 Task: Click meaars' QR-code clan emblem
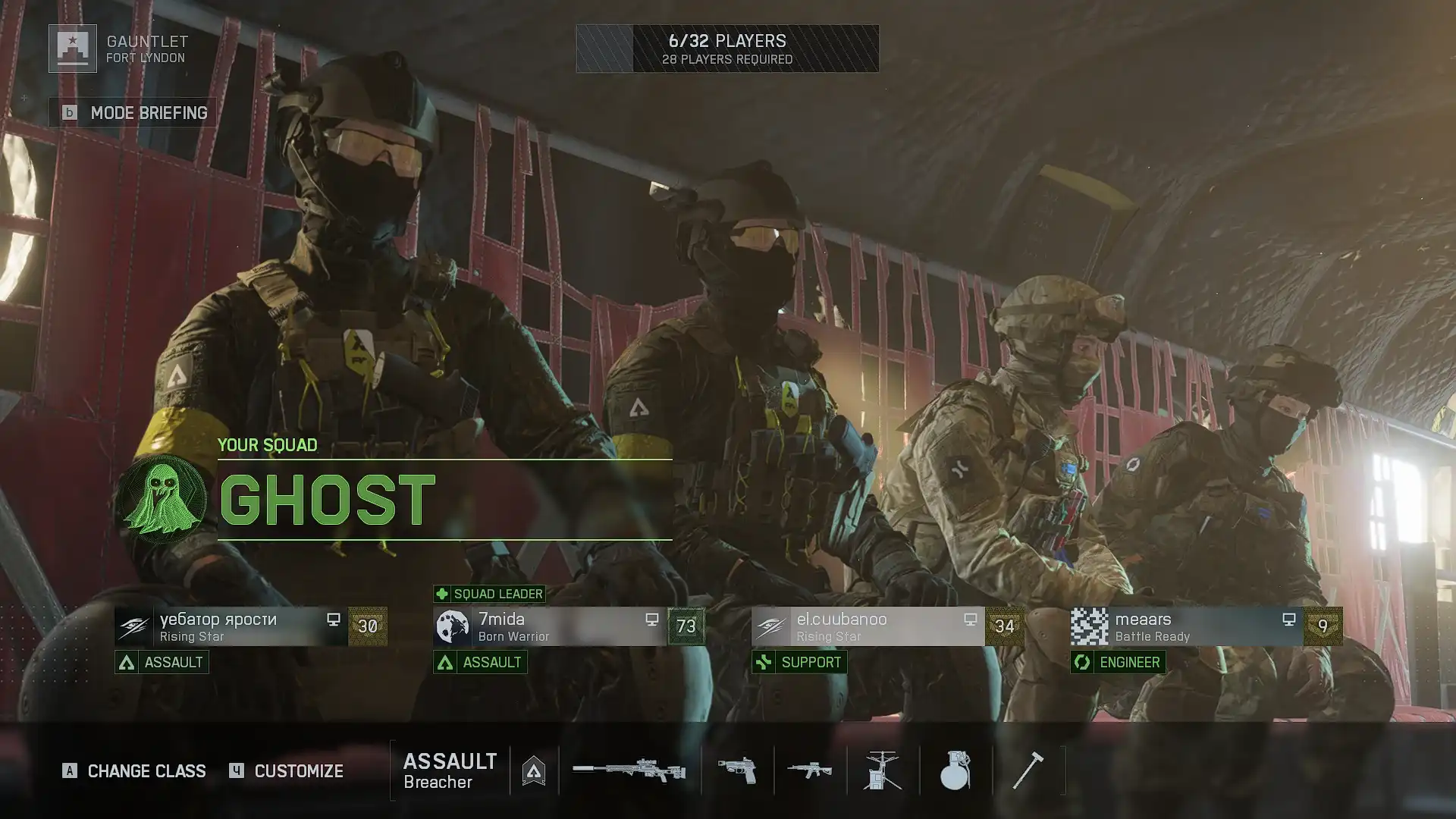coord(1090,626)
